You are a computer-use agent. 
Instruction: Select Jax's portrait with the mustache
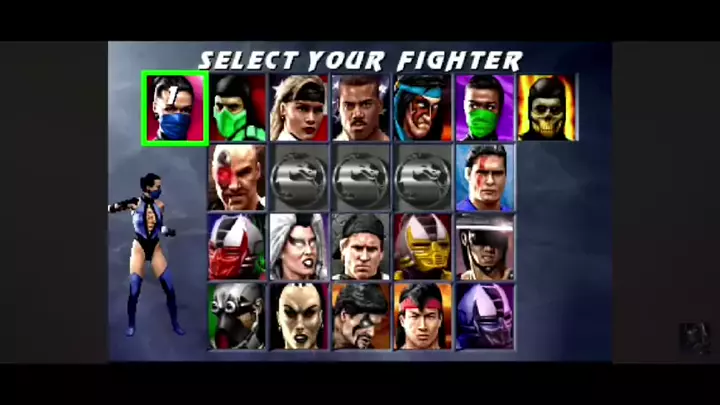pyautogui.click(x=361, y=107)
